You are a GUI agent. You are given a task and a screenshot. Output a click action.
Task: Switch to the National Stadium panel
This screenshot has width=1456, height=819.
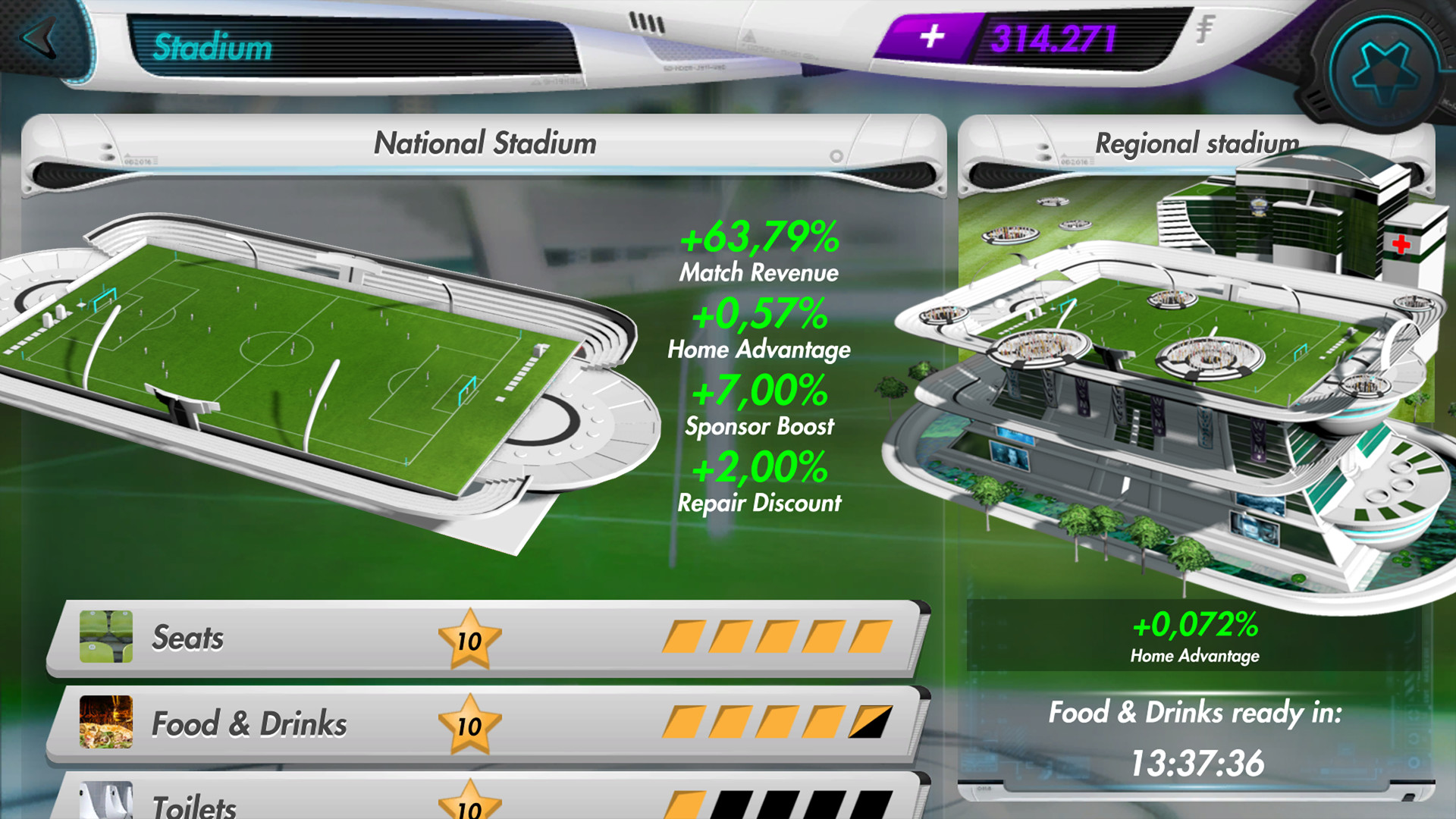click(485, 143)
